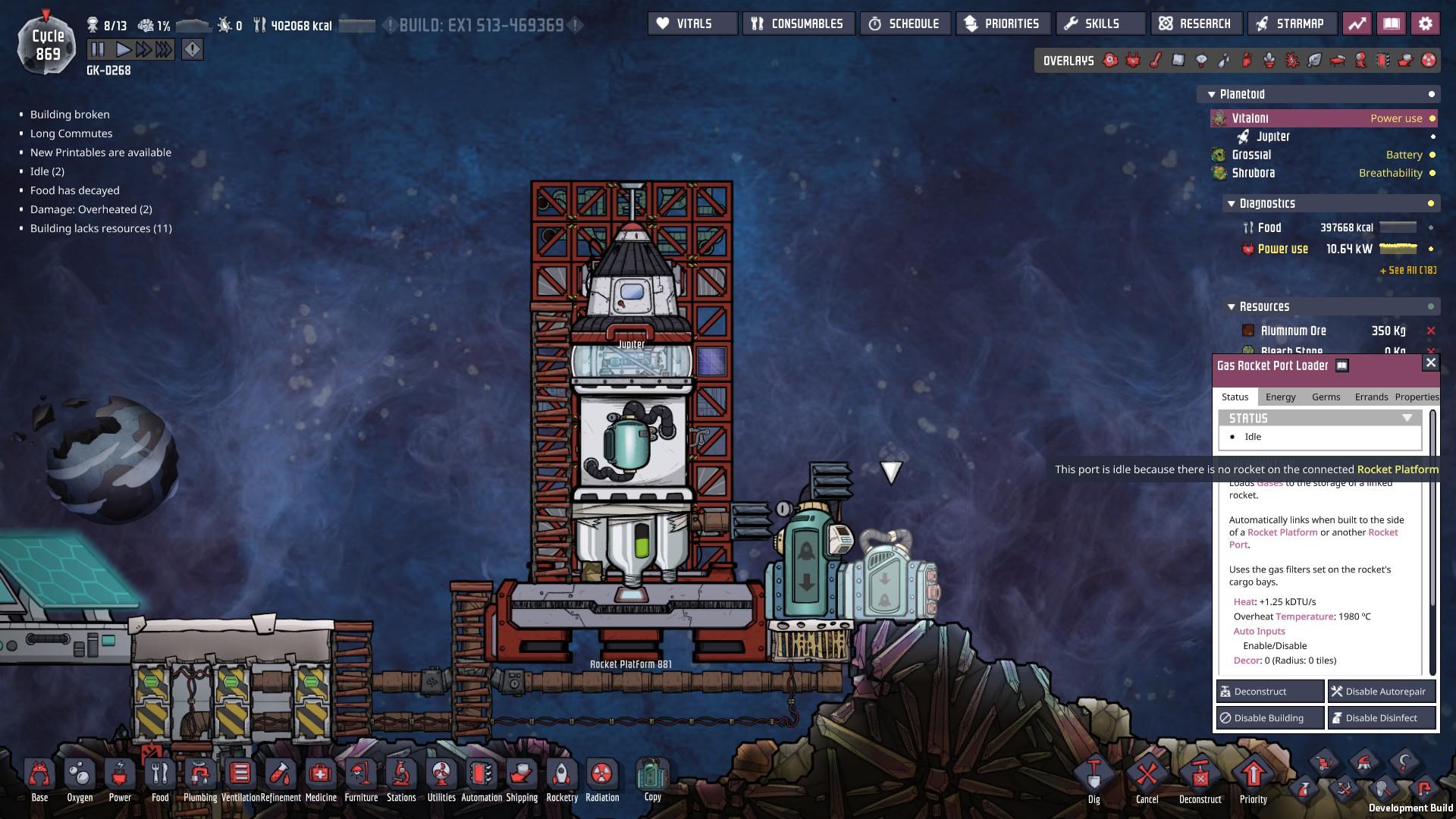Toggle Disable Autorepair

[x=1380, y=691]
